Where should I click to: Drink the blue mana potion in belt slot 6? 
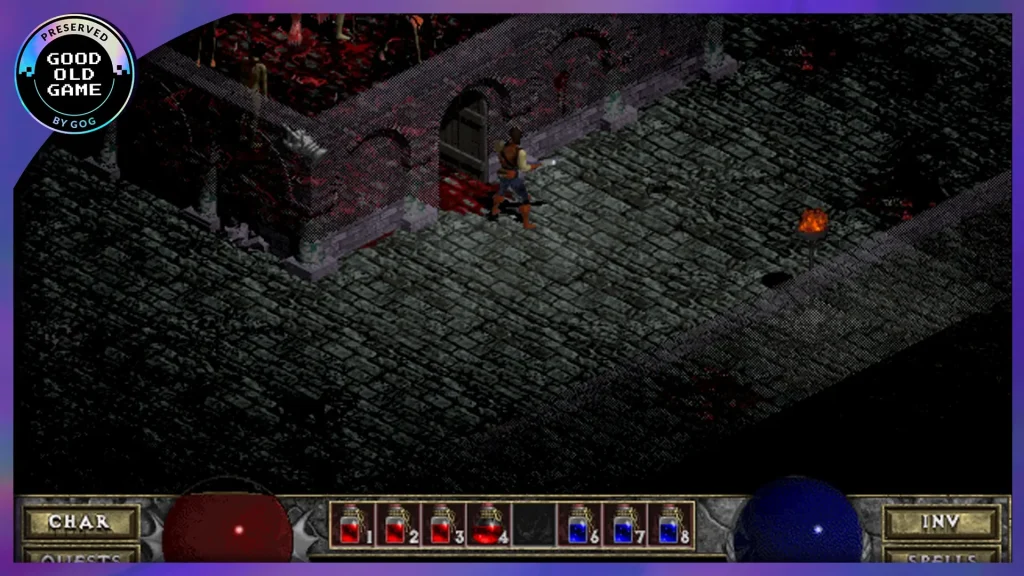pos(579,525)
